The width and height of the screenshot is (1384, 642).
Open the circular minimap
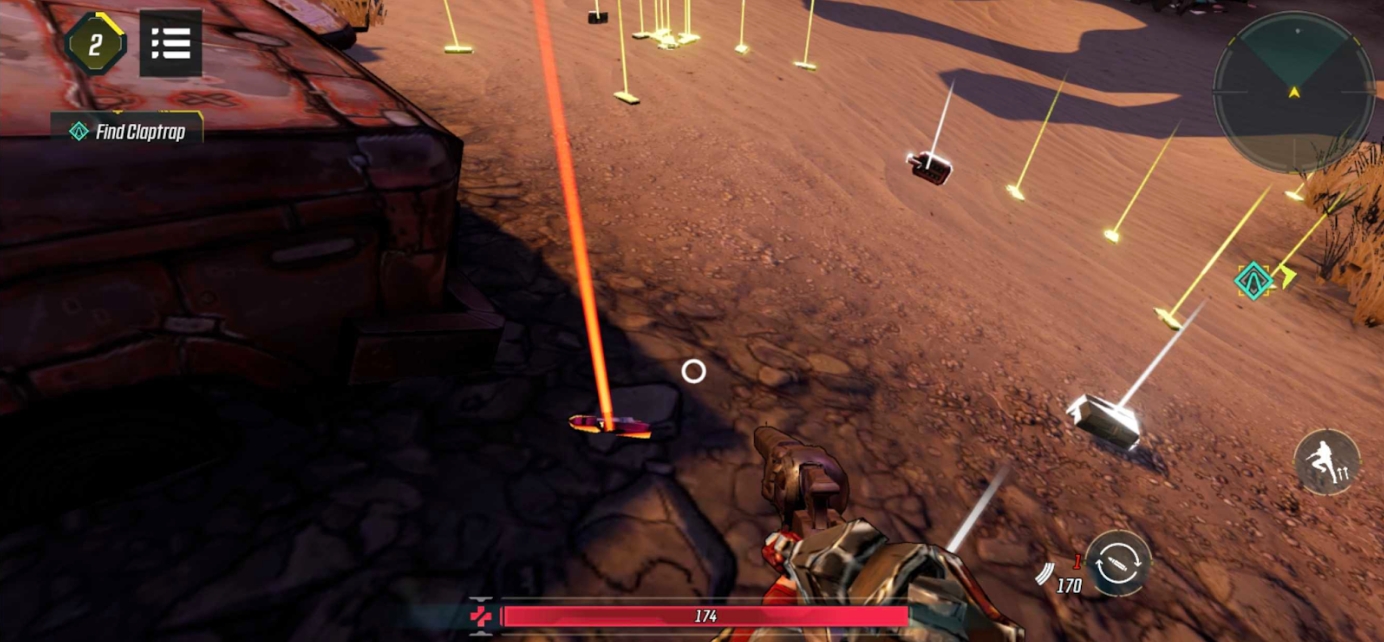tap(1293, 92)
